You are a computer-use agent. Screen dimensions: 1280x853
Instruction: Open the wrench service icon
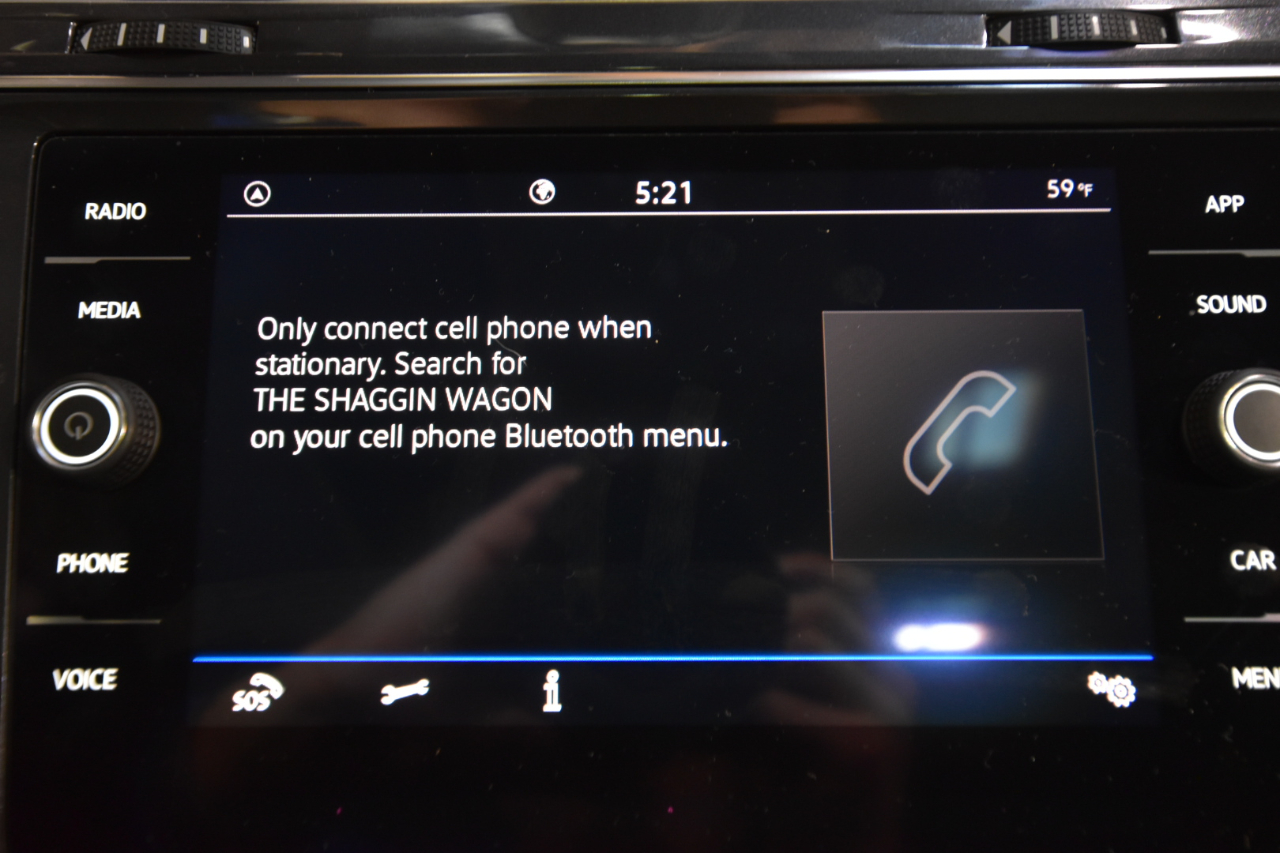point(405,691)
